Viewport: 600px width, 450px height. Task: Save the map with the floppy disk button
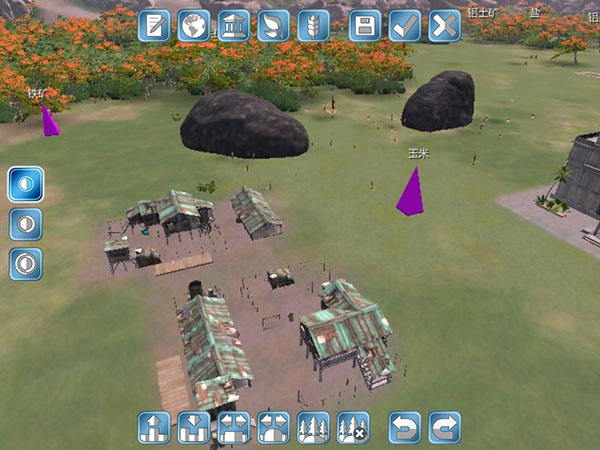tap(366, 26)
